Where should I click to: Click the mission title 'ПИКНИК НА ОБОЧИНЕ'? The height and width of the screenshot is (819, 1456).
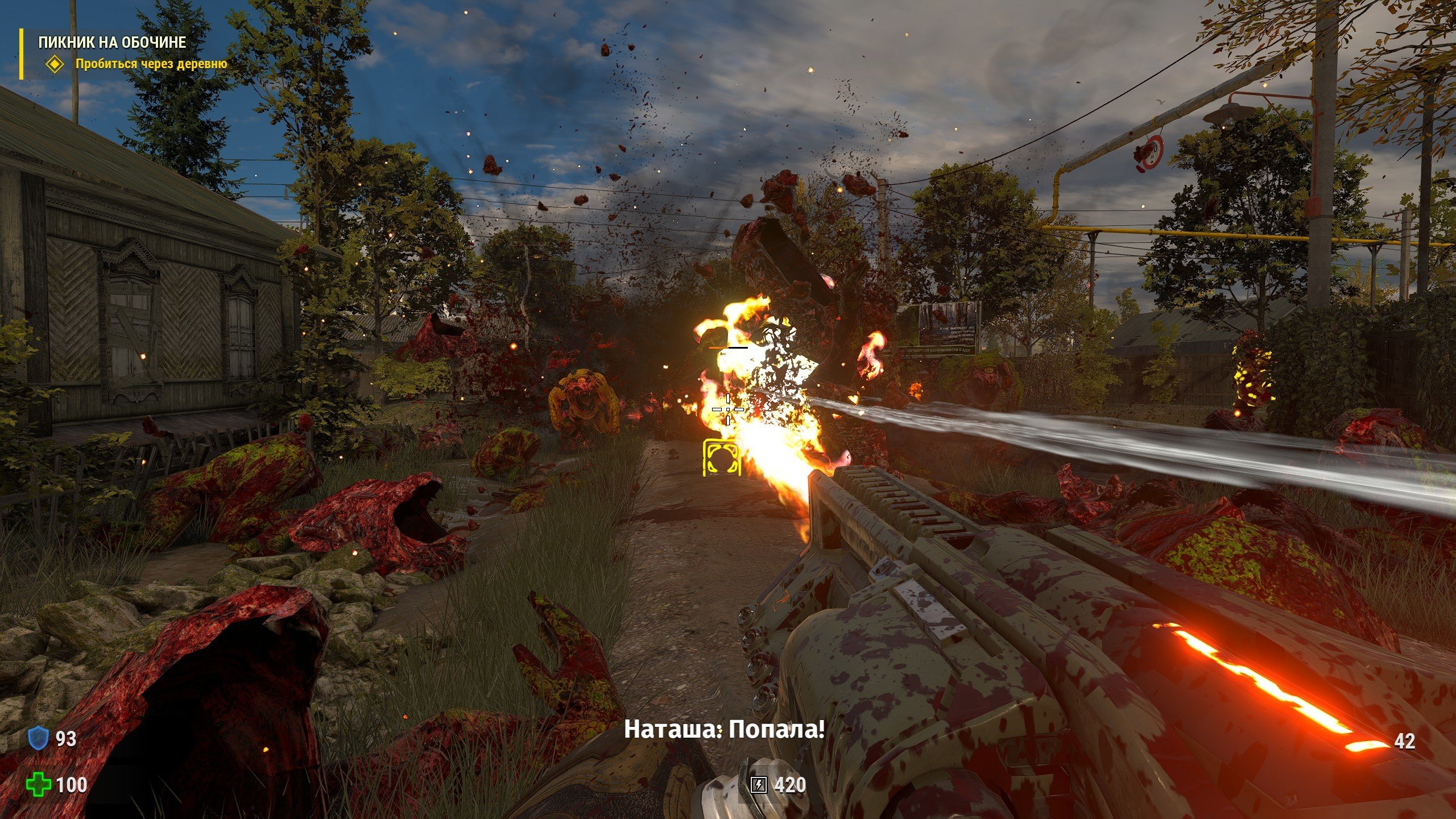pyautogui.click(x=112, y=42)
